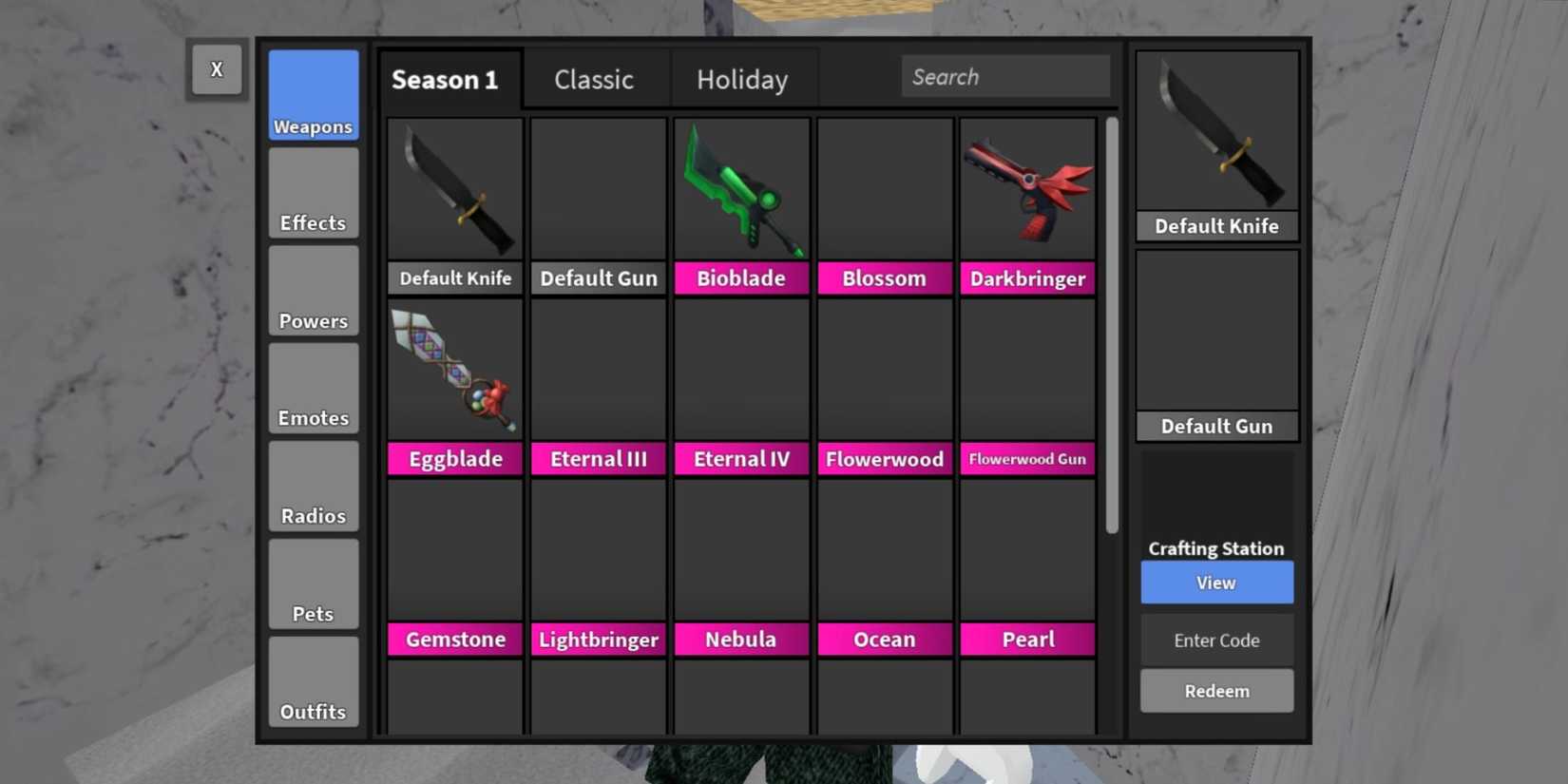Click the Search box

tap(1005, 76)
